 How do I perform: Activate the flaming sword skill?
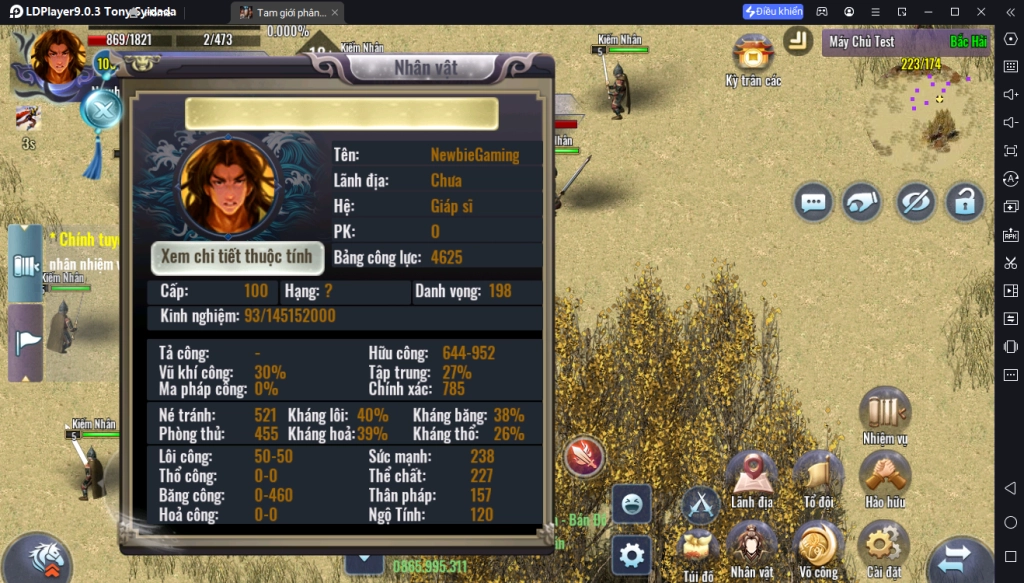pyautogui.click(x=584, y=457)
